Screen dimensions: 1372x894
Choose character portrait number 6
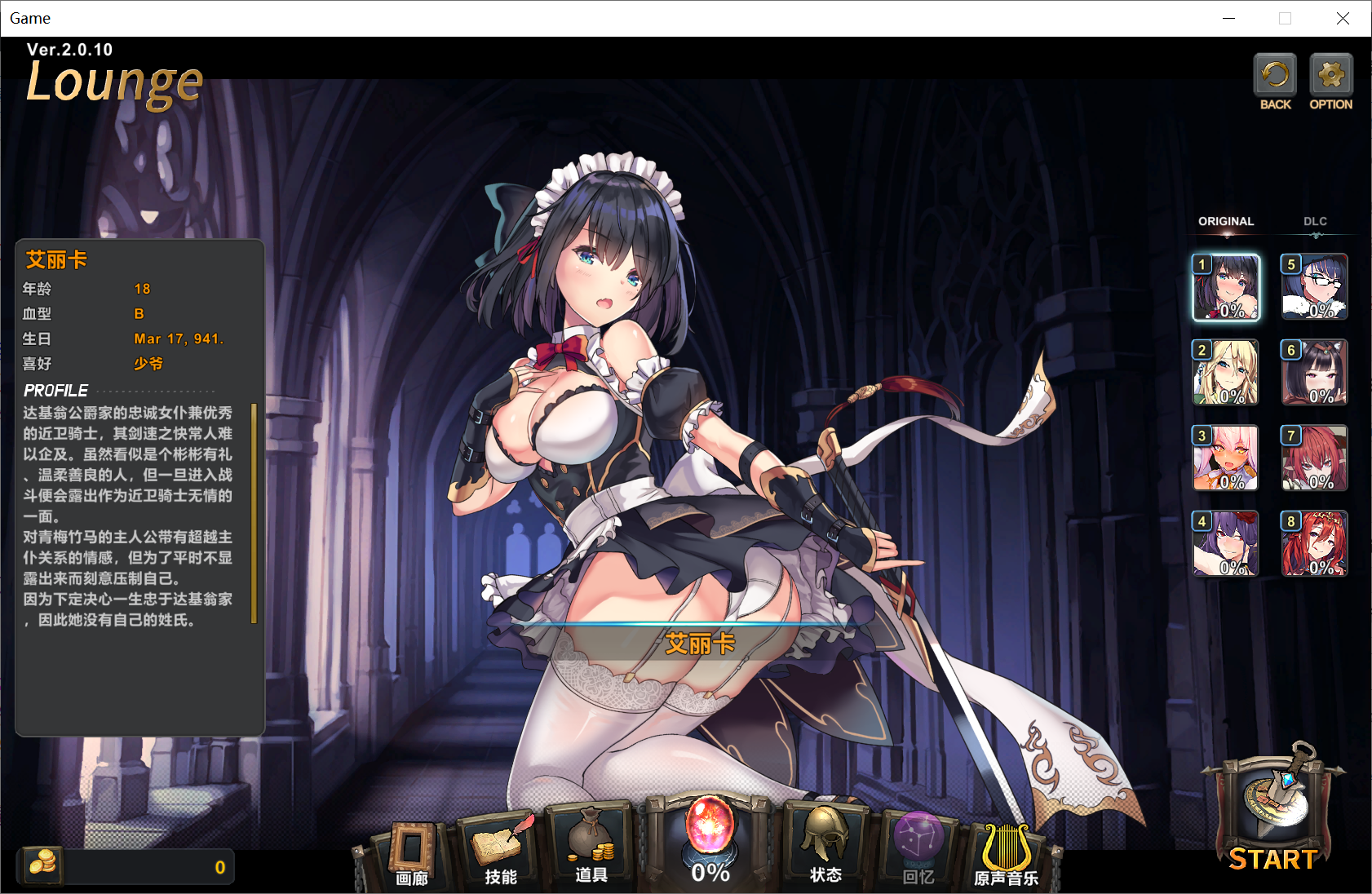[1314, 373]
